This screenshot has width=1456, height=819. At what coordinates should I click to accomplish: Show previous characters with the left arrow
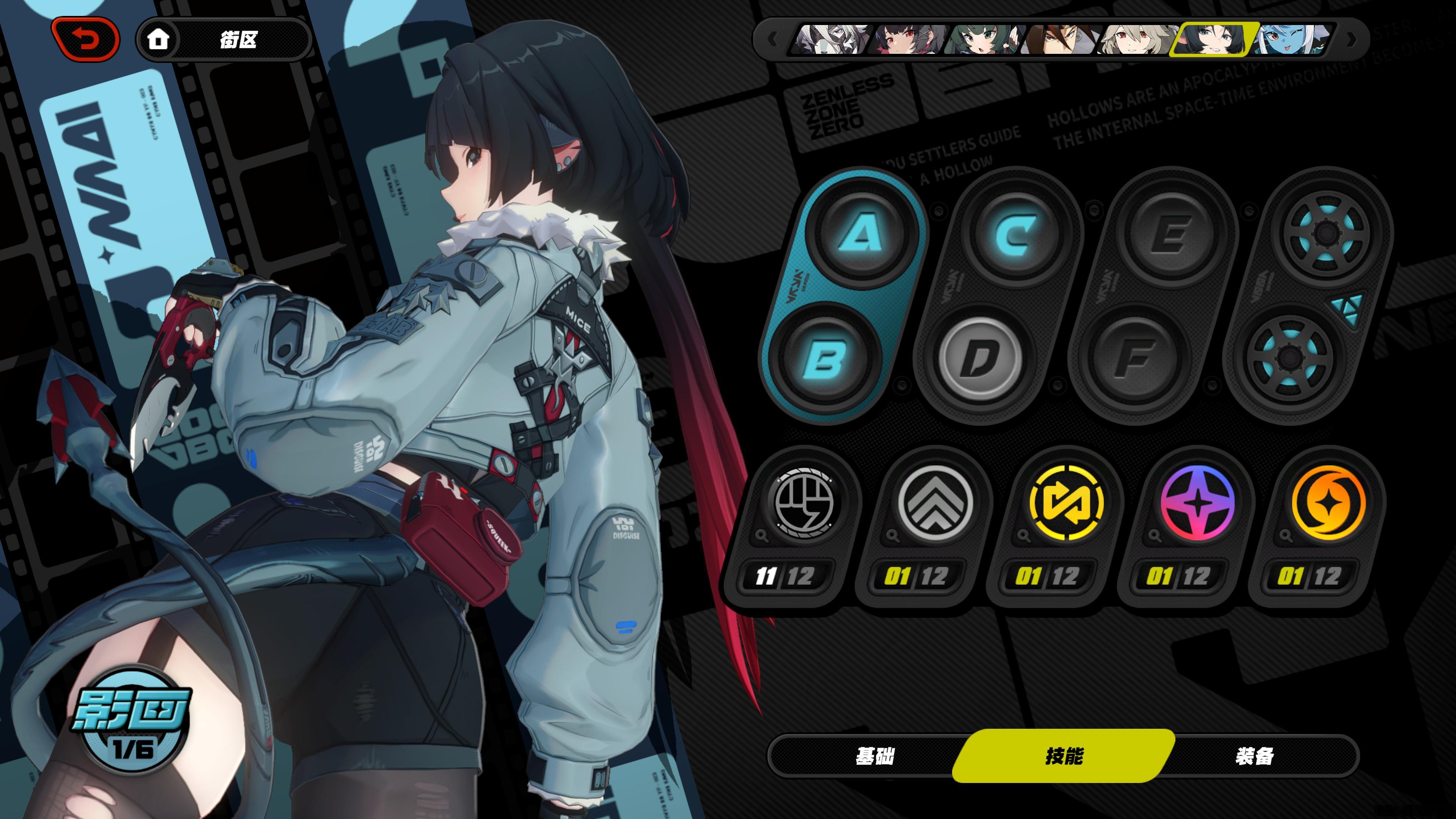tap(773, 39)
